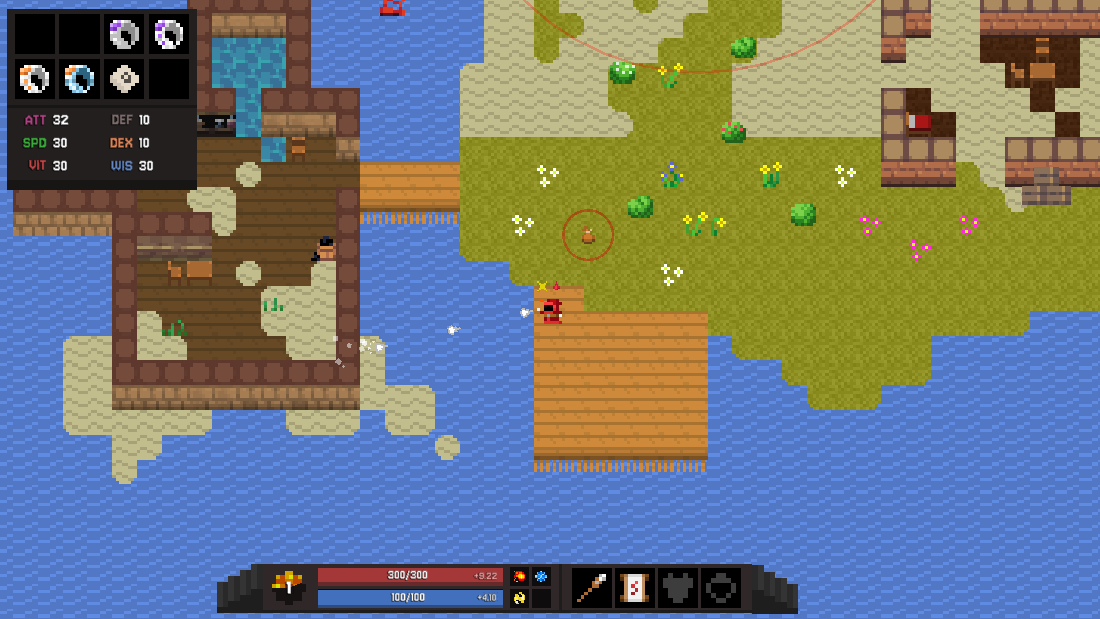Open the empty armor equipment slot
1100x619 pixels.
click(x=678, y=588)
